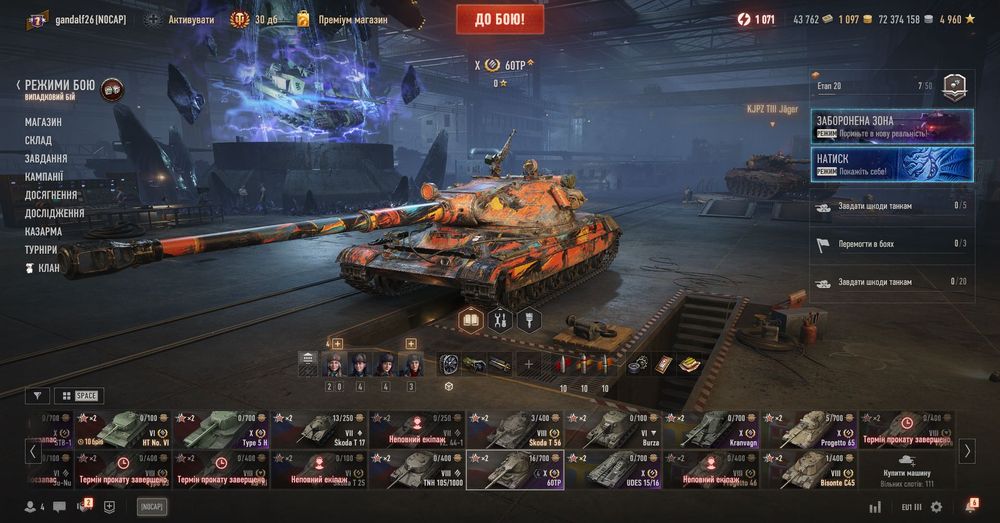
Task: Open the МАГАЗИН menu entry
Action: point(43,122)
